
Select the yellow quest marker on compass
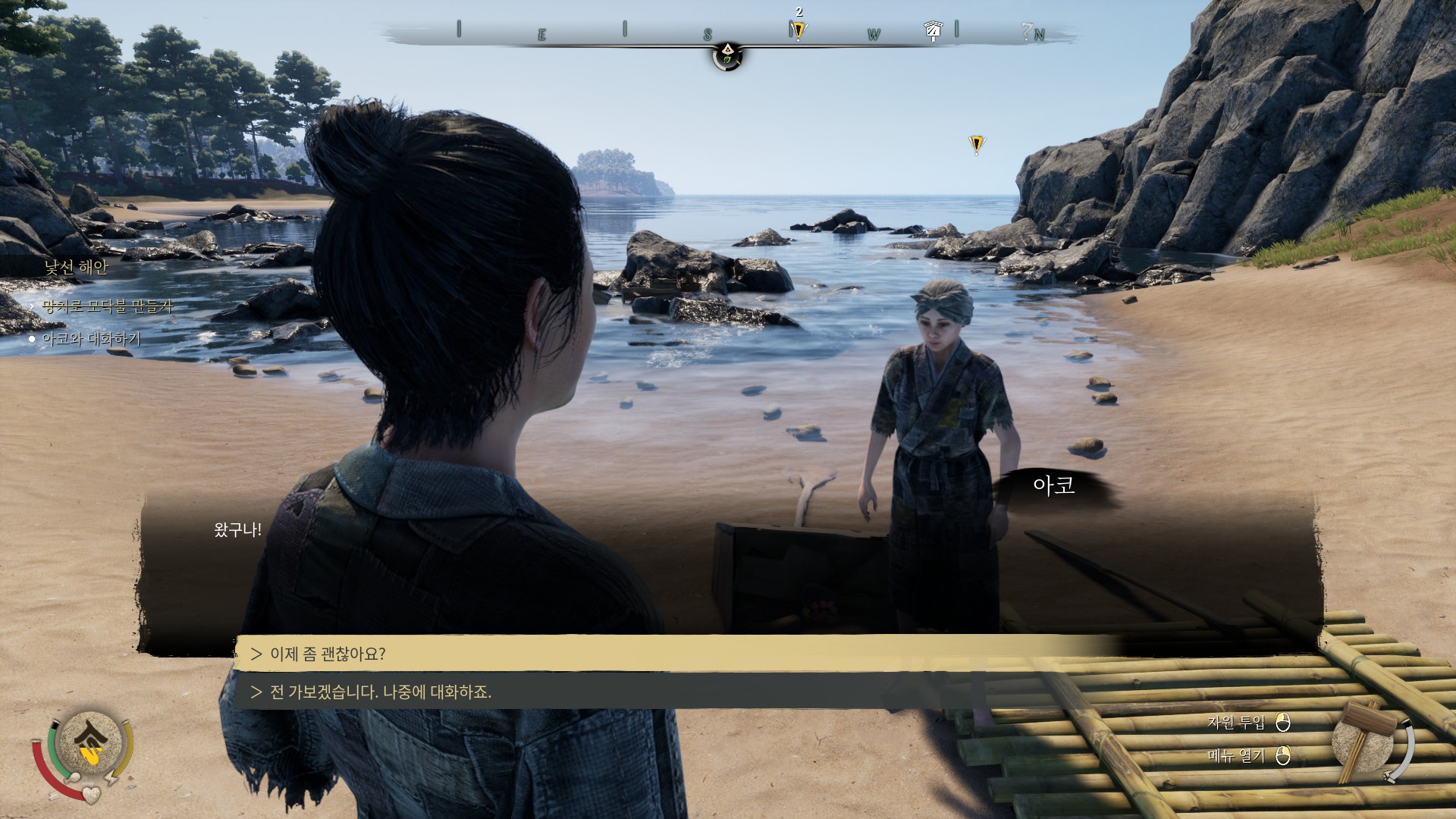798,31
